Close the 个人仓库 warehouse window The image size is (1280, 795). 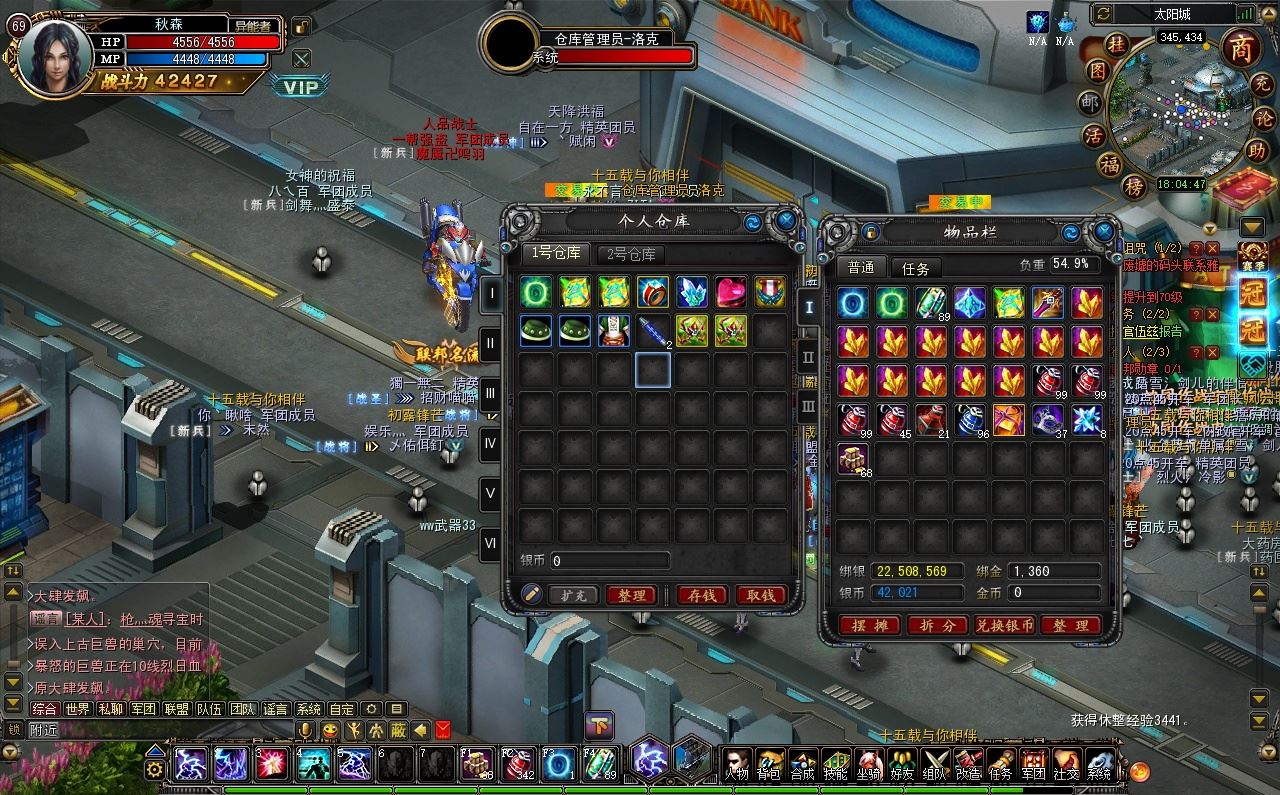coord(787,220)
